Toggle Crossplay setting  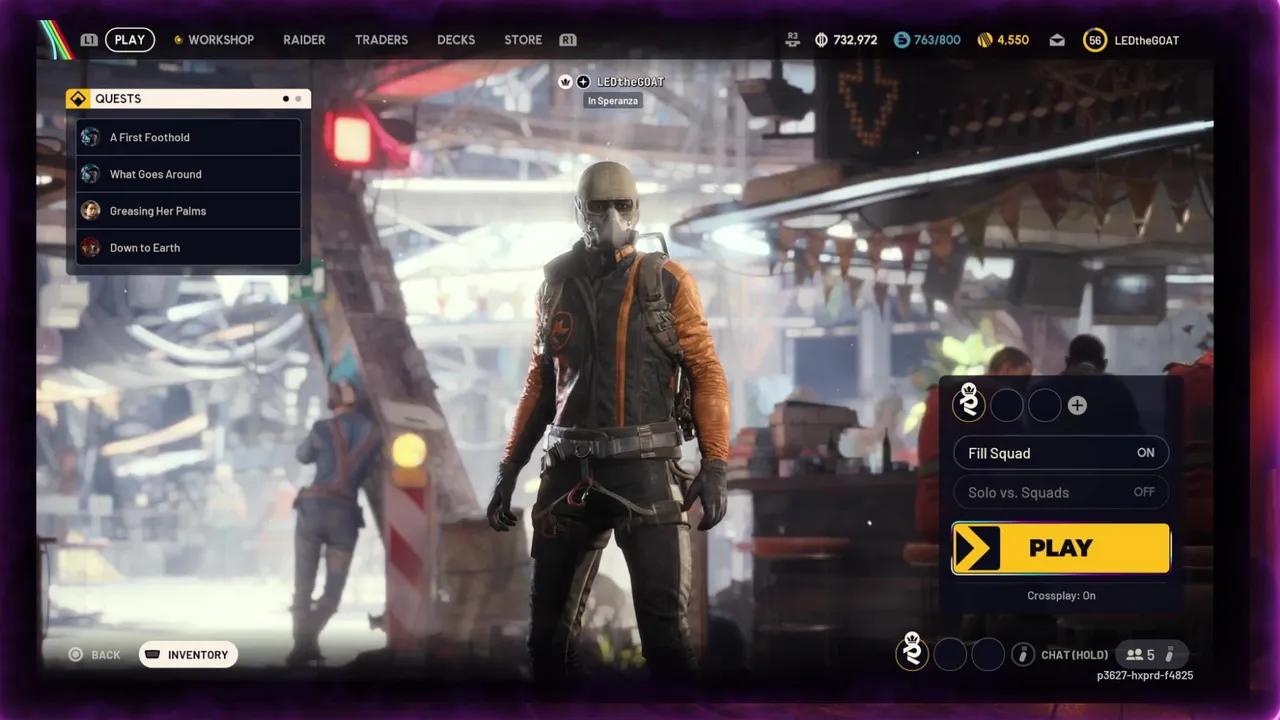click(x=1060, y=595)
